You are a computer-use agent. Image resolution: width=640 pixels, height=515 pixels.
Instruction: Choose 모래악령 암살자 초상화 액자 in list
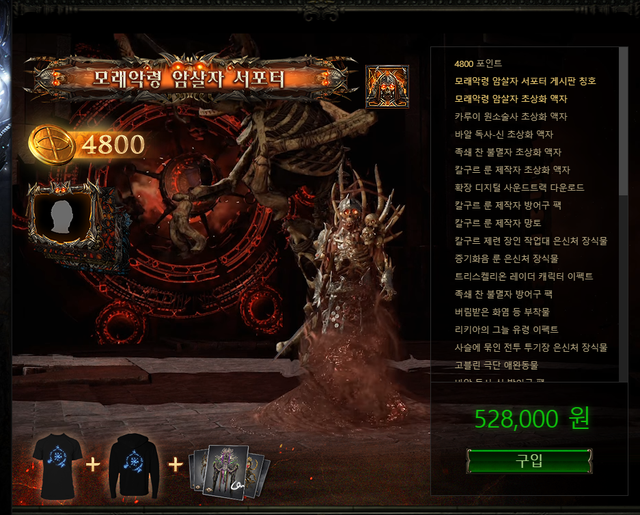[x=504, y=99]
